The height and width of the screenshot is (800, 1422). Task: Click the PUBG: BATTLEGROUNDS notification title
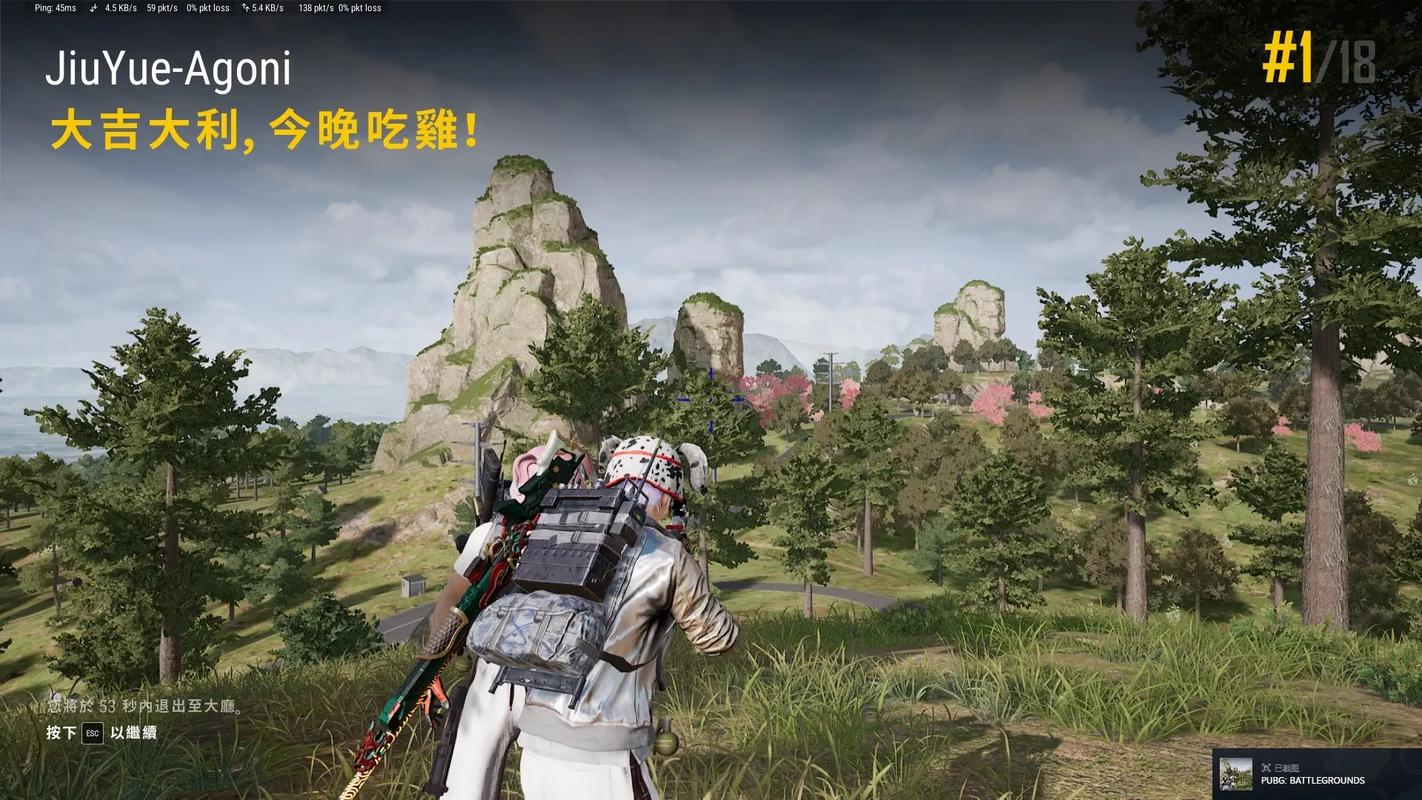[x=1312, y=780]
